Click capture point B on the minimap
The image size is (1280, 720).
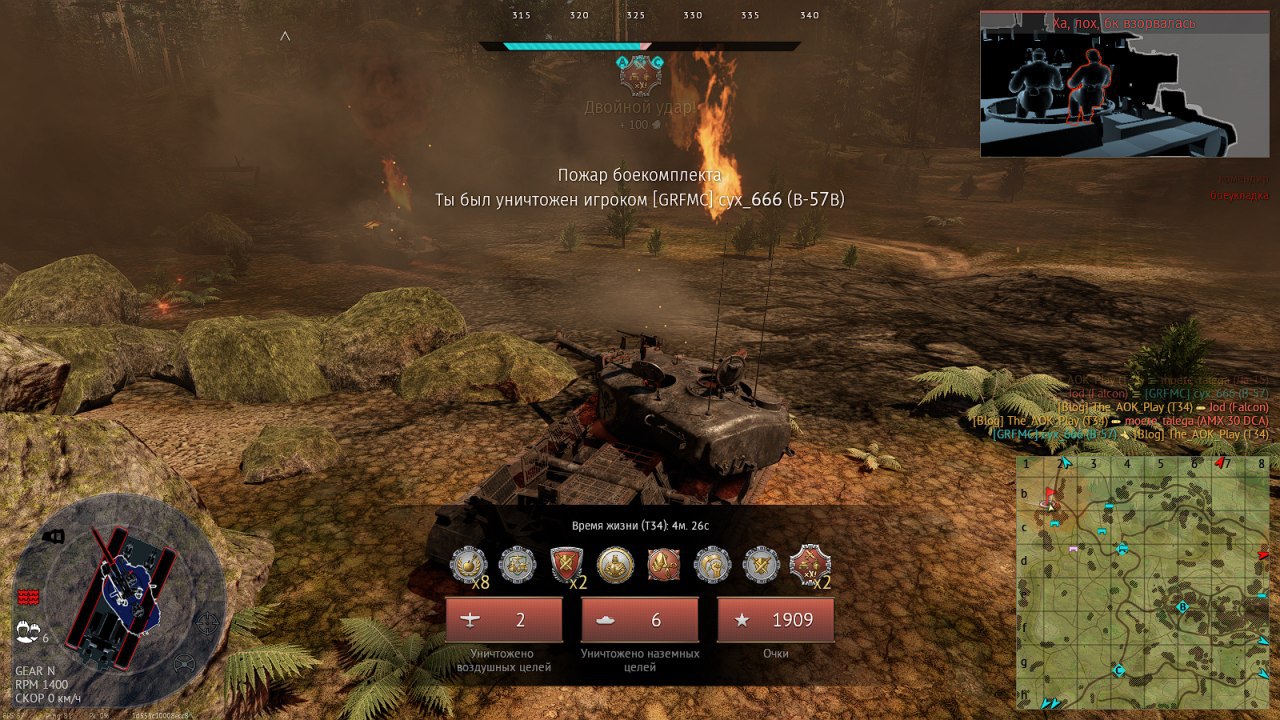pos(1182,607)
